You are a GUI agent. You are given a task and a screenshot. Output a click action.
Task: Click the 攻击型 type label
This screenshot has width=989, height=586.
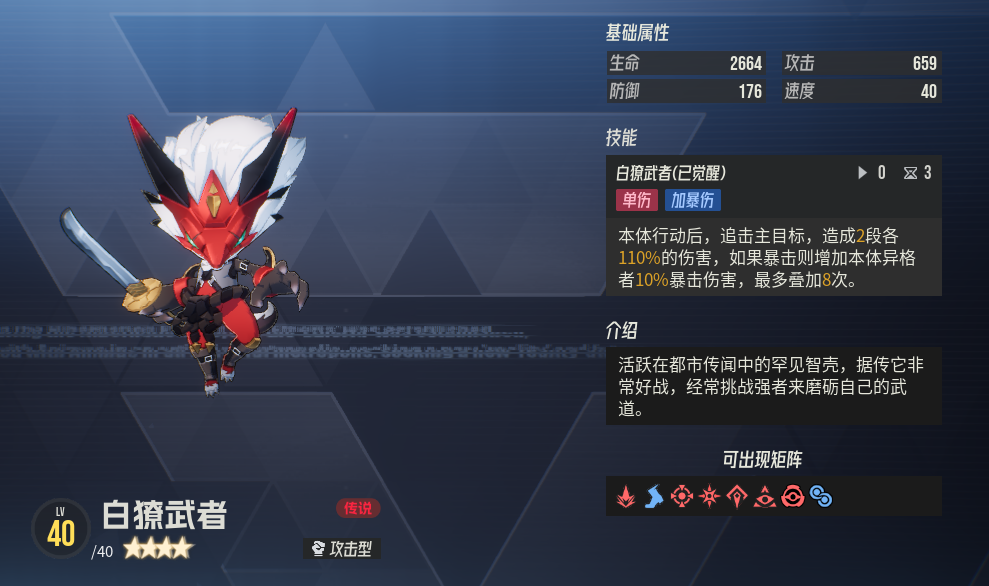pyautogui.click(x=342, y=548)
